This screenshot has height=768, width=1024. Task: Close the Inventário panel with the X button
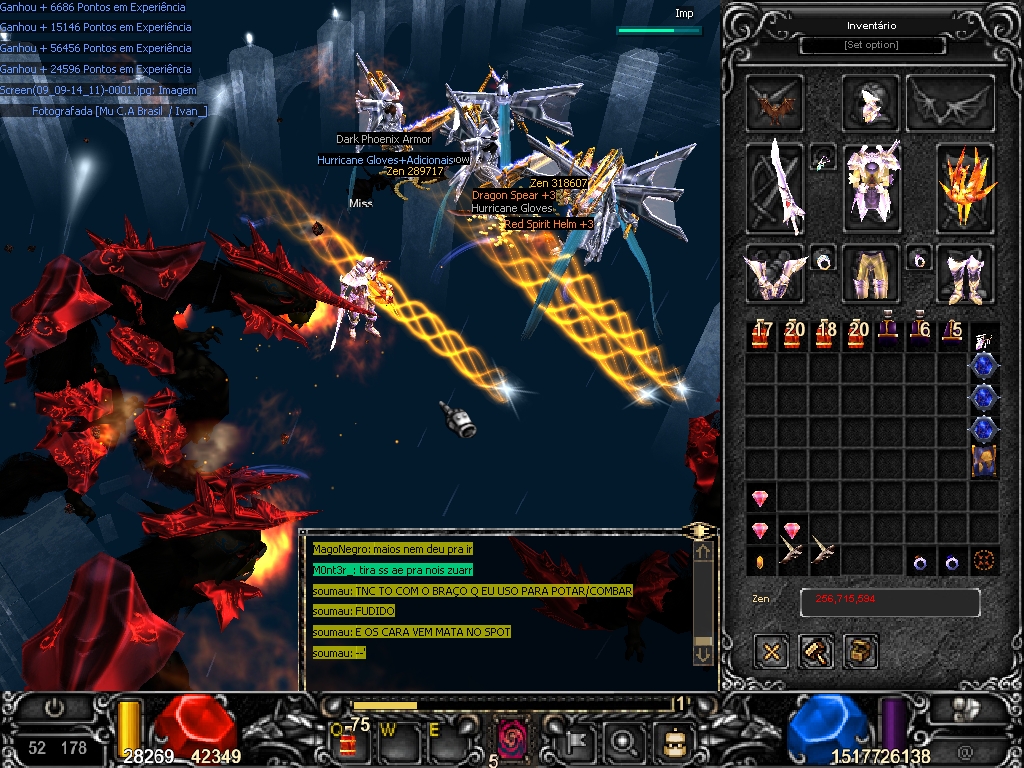pyautogui.click(x=772, y=652)
